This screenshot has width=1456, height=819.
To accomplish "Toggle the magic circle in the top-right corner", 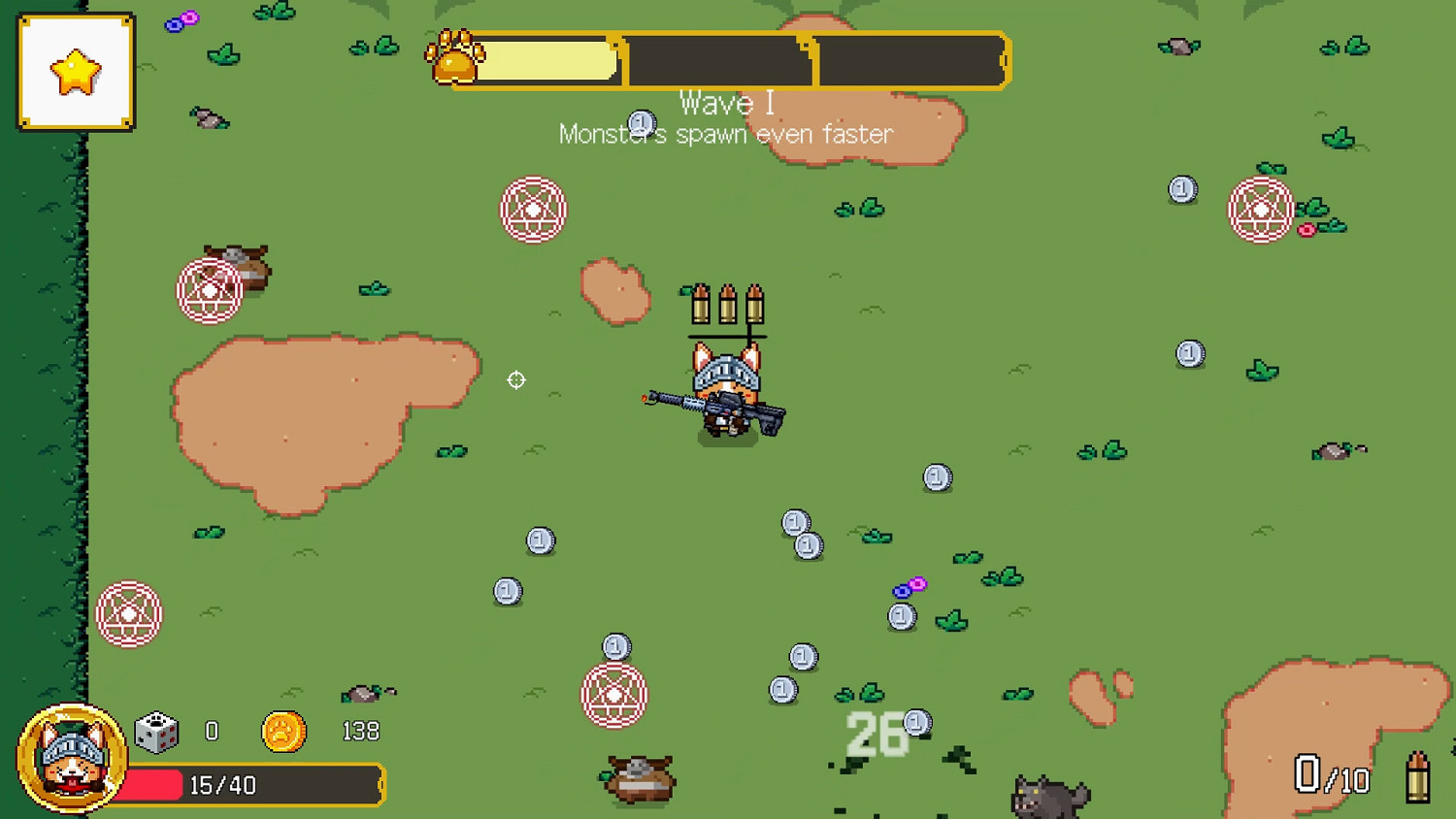I will (1262, 209).
